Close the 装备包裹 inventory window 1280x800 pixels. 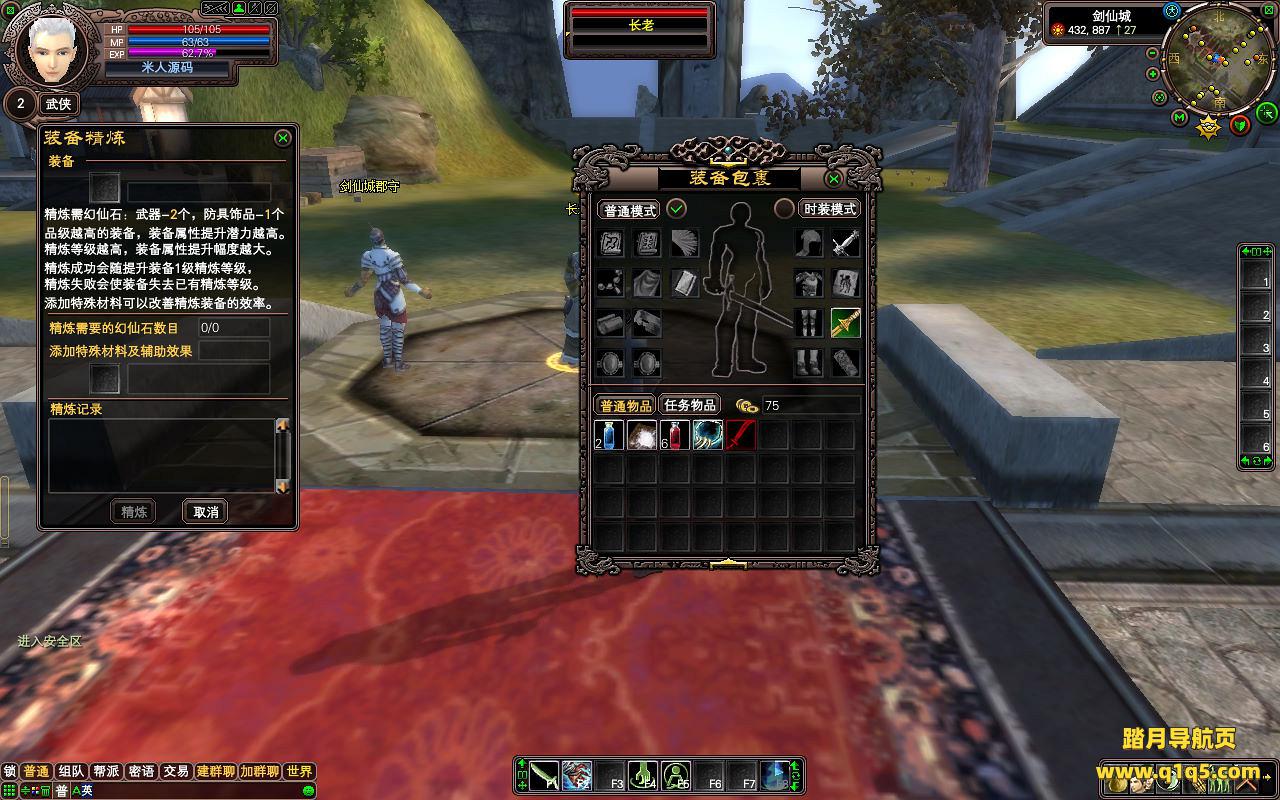(x=833, y=179)
